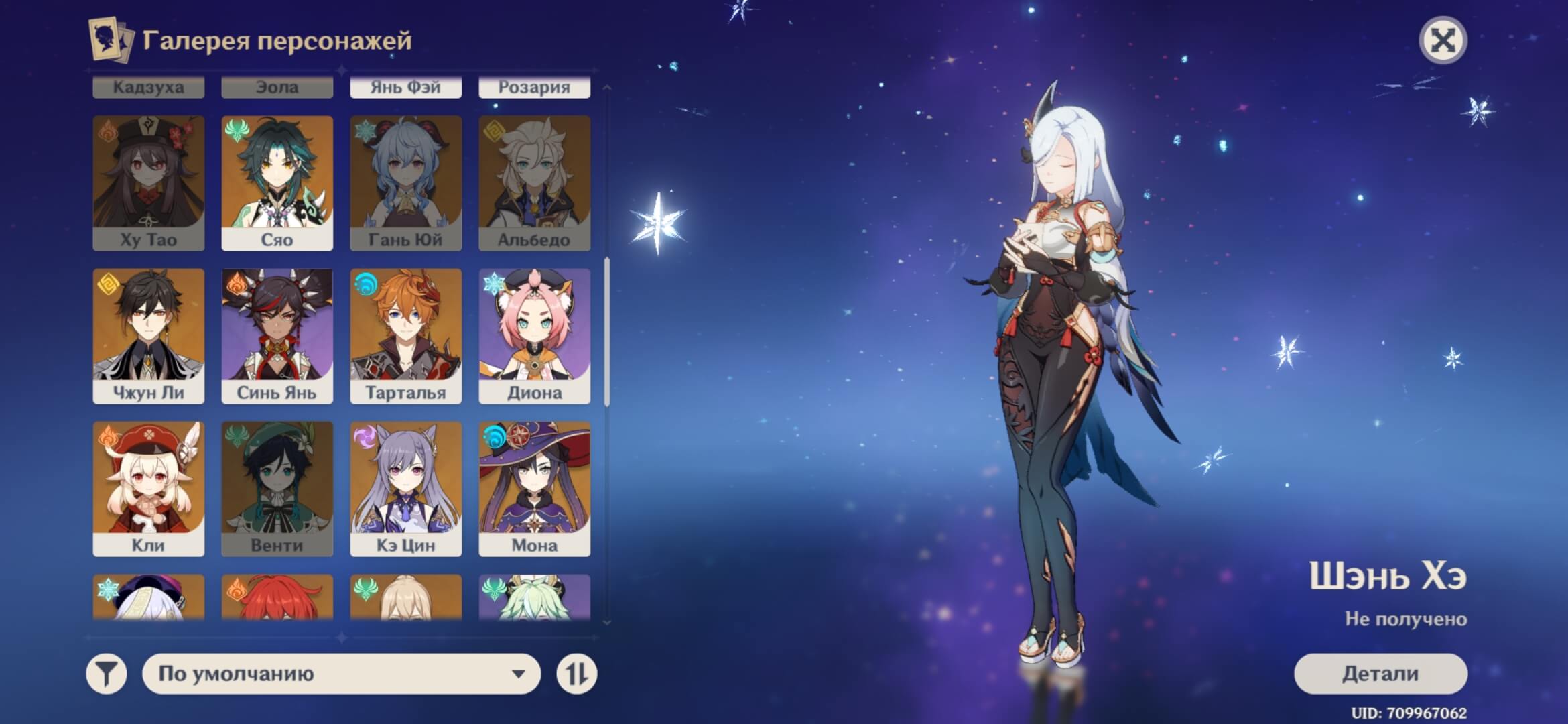The height and width of the screenshot is (724, 1568).
Task: Choose the Розария card at the top
Action: click(x=534, y=88)
